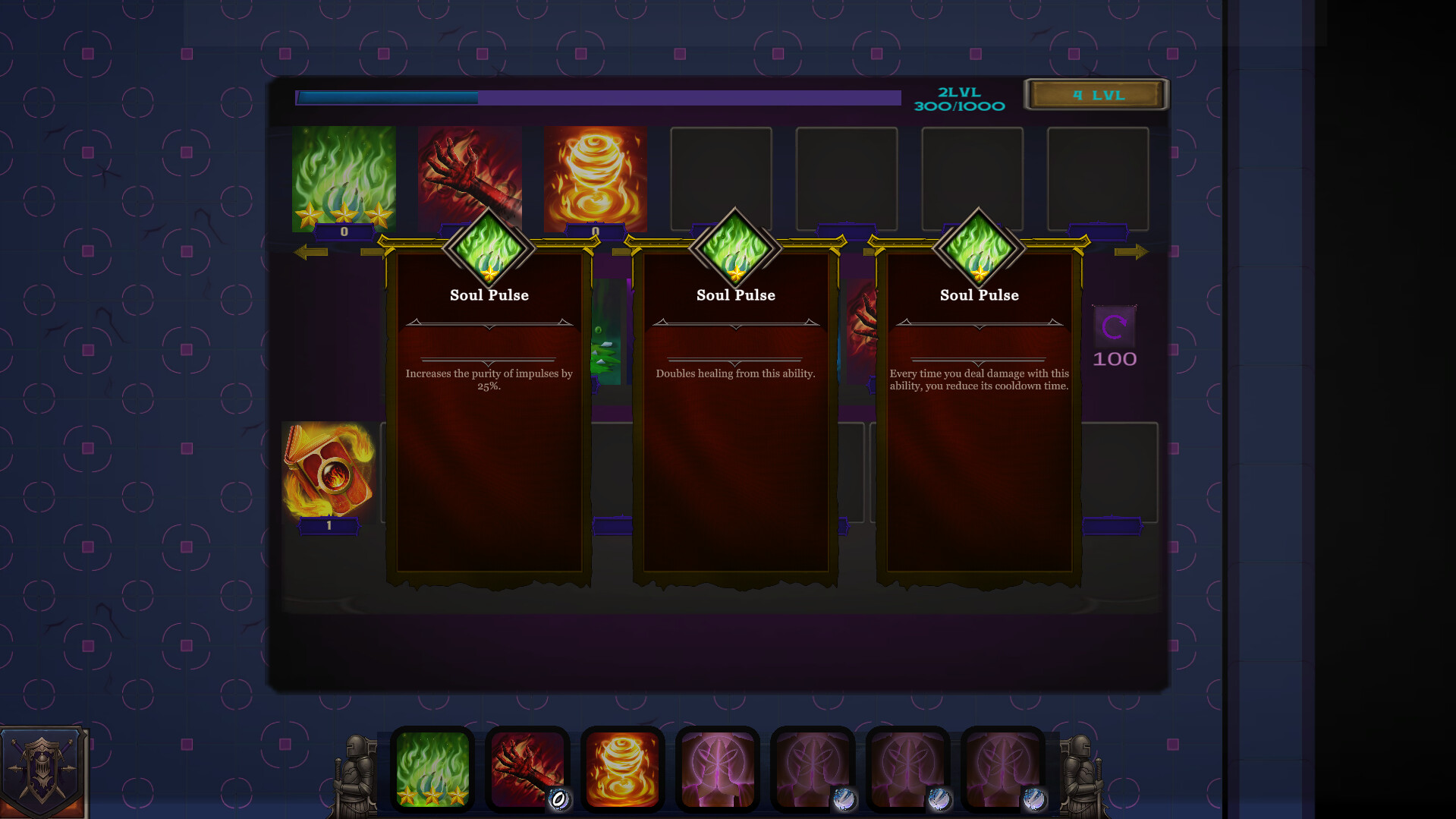
Task: Click the left arrow to view previous upgrades
Action: [310, 251]
